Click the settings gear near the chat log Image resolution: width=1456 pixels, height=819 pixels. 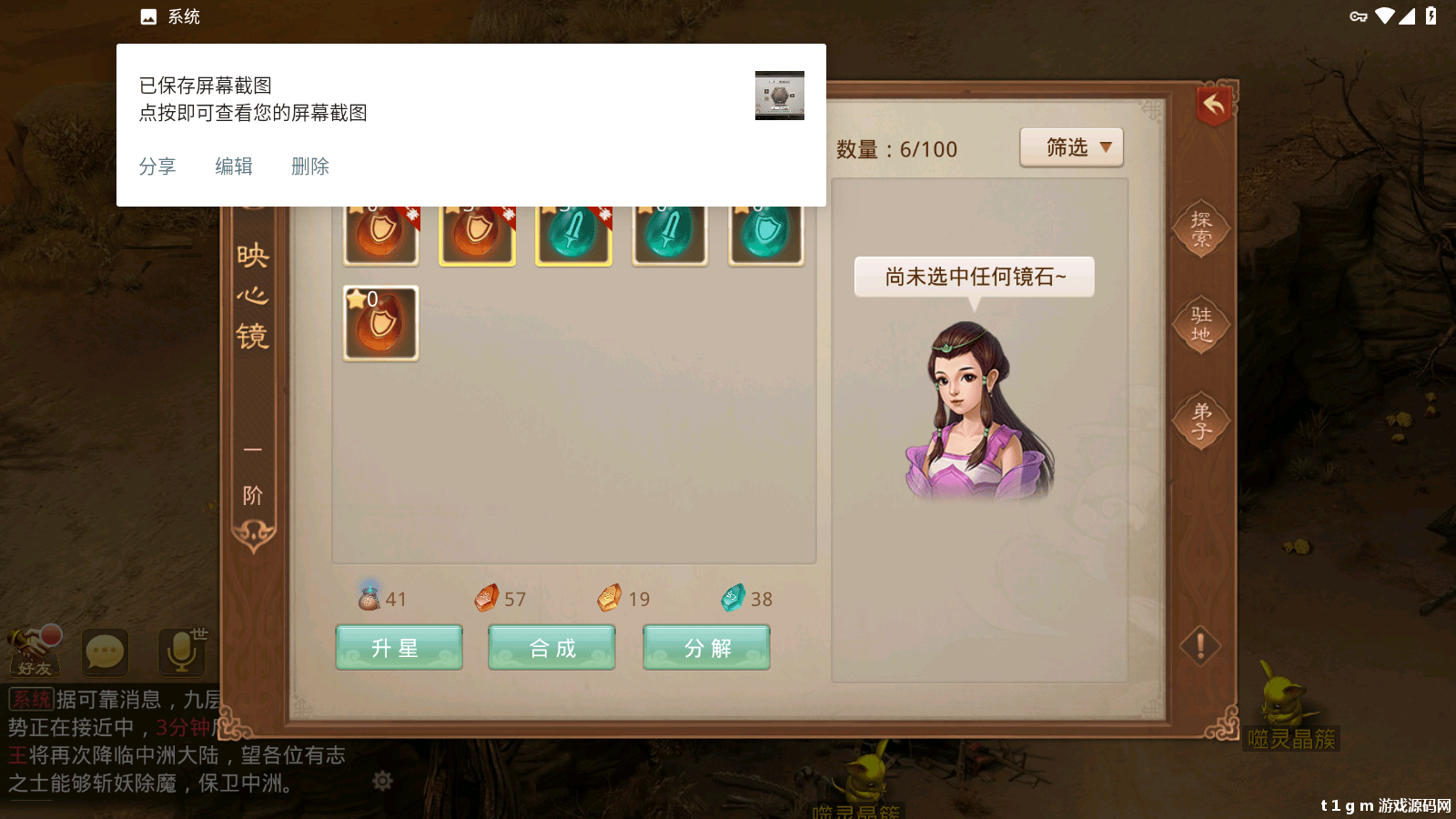[x=382, y=780]
